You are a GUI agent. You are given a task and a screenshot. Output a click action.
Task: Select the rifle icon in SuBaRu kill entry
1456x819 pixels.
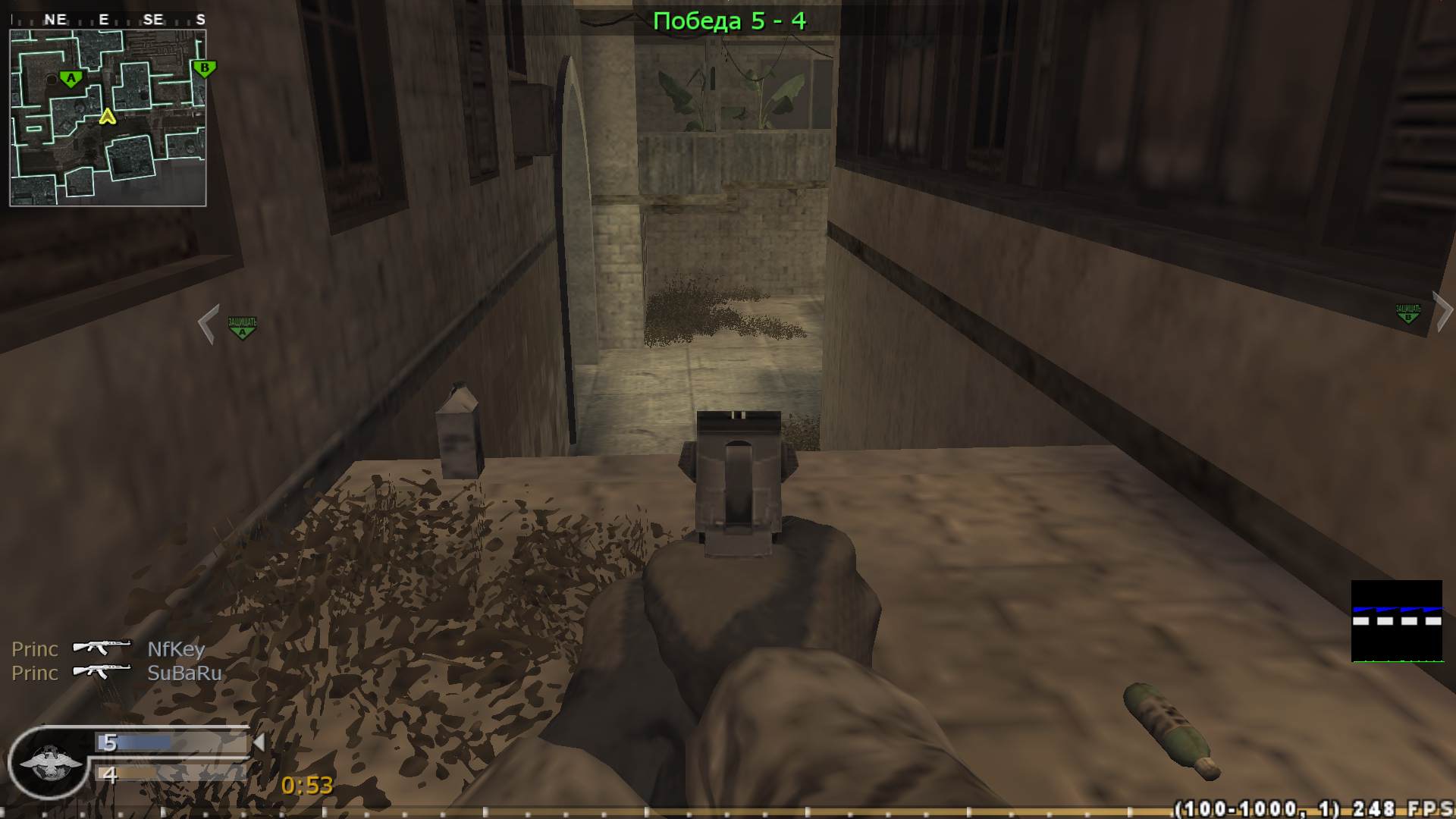pos(102,673)
